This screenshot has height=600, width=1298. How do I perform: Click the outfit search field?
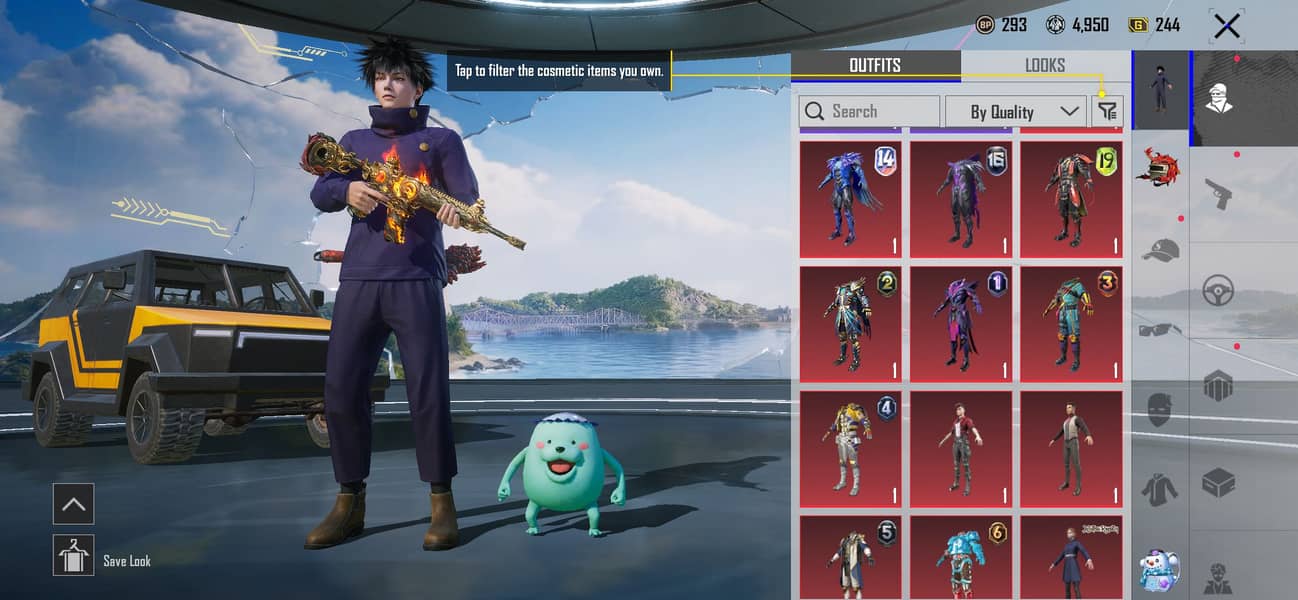[870, 111]
